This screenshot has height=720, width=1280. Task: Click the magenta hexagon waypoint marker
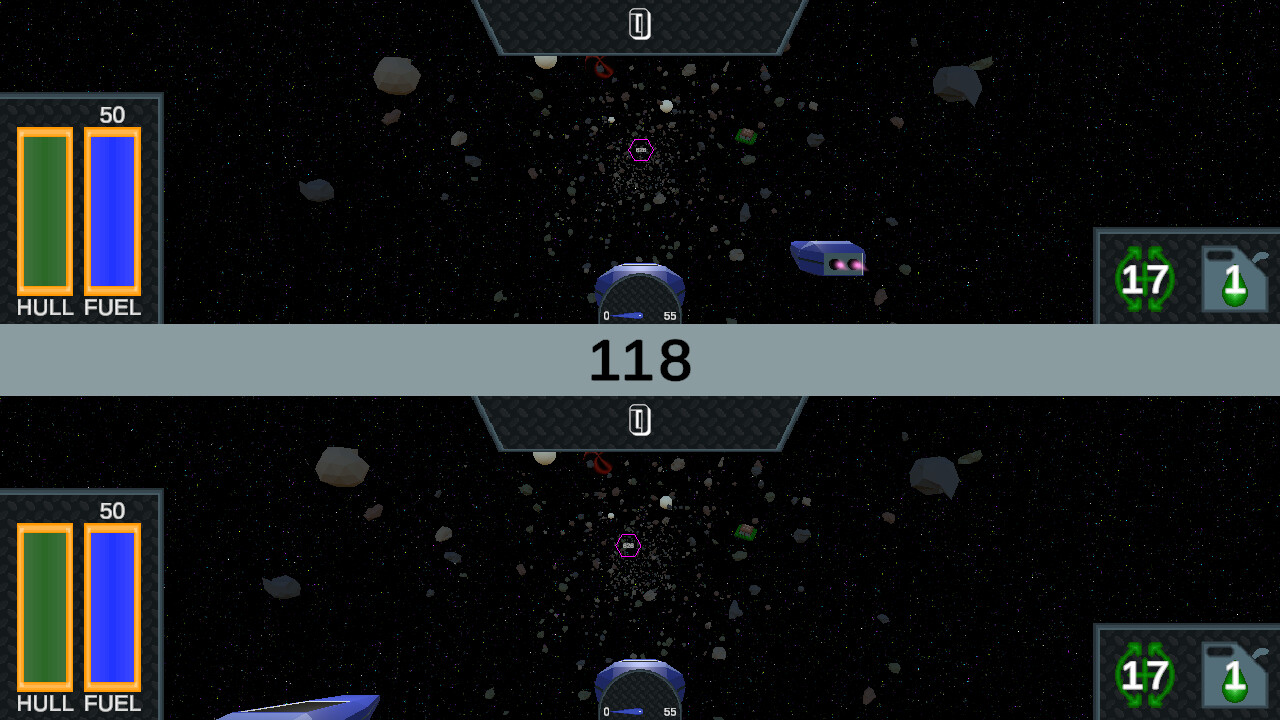point(639,151)
